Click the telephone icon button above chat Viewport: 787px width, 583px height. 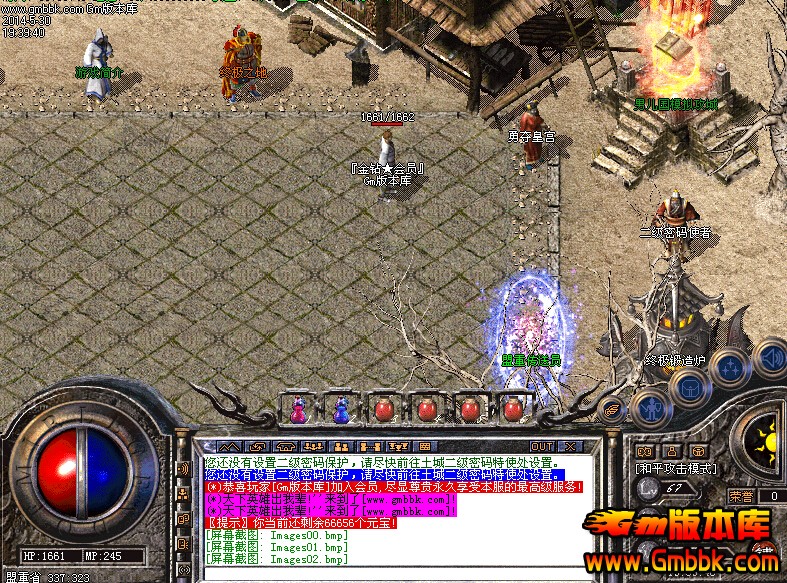click(x=286, y=445)
